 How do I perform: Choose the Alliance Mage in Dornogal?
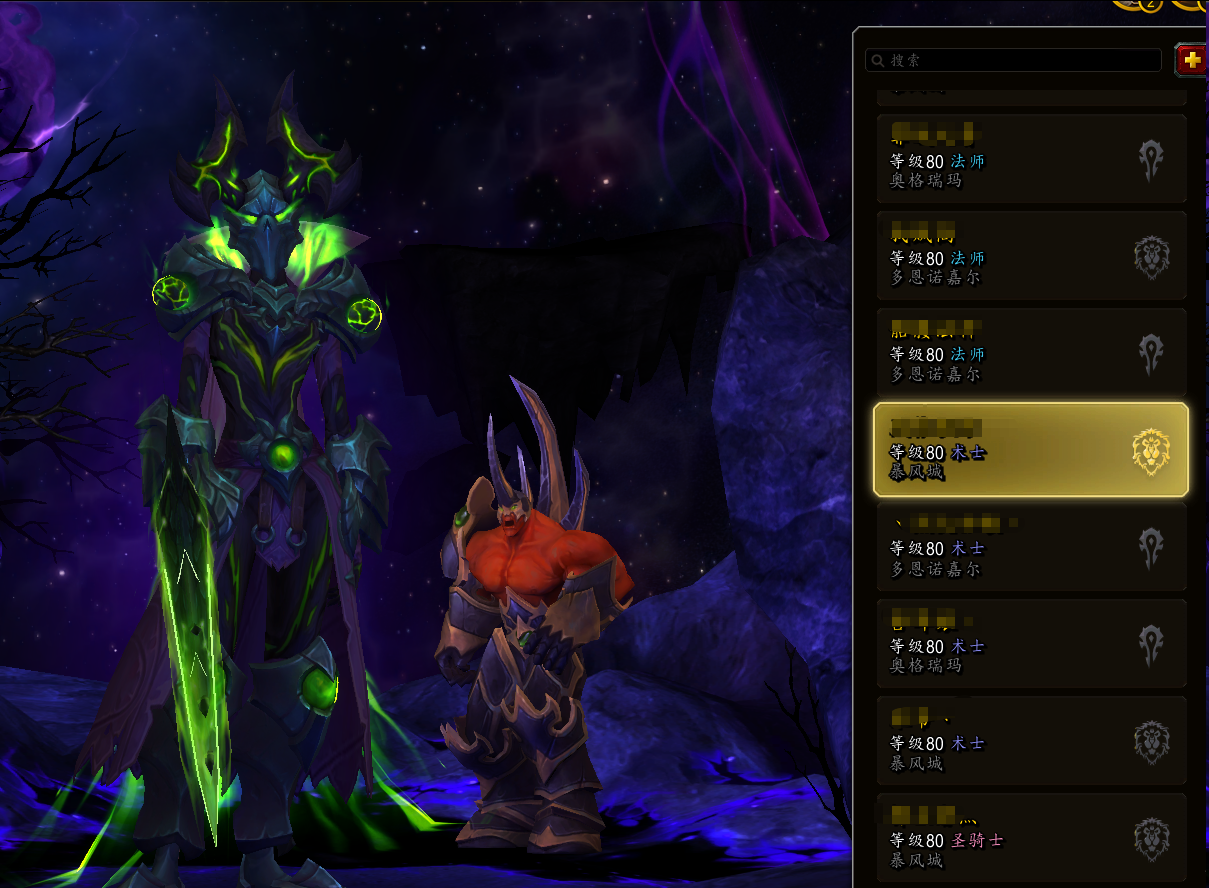[1031, 256]
